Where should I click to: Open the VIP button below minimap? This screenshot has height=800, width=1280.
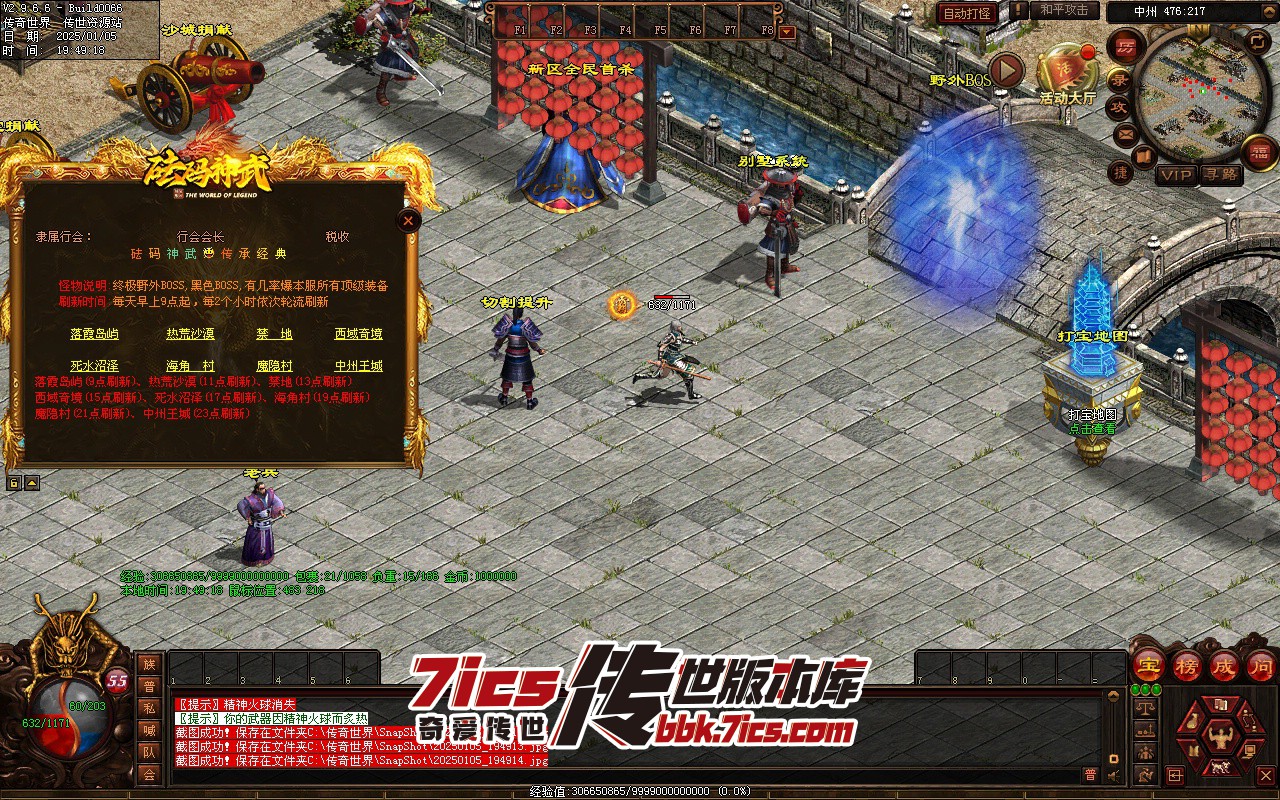pyautogui.click(x=1176, y=175)
